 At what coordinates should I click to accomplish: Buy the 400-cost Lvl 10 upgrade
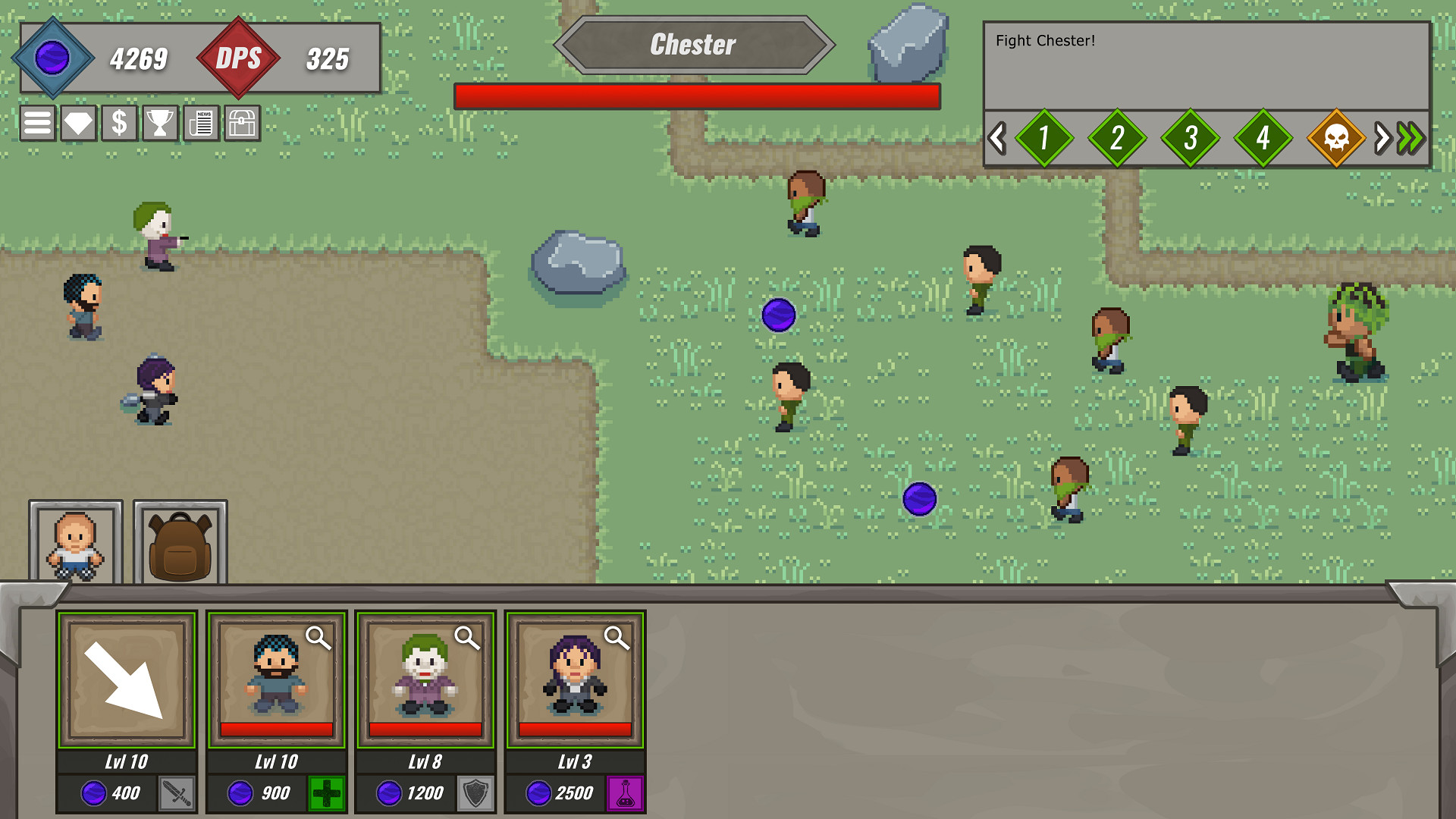tap(114, 793)
